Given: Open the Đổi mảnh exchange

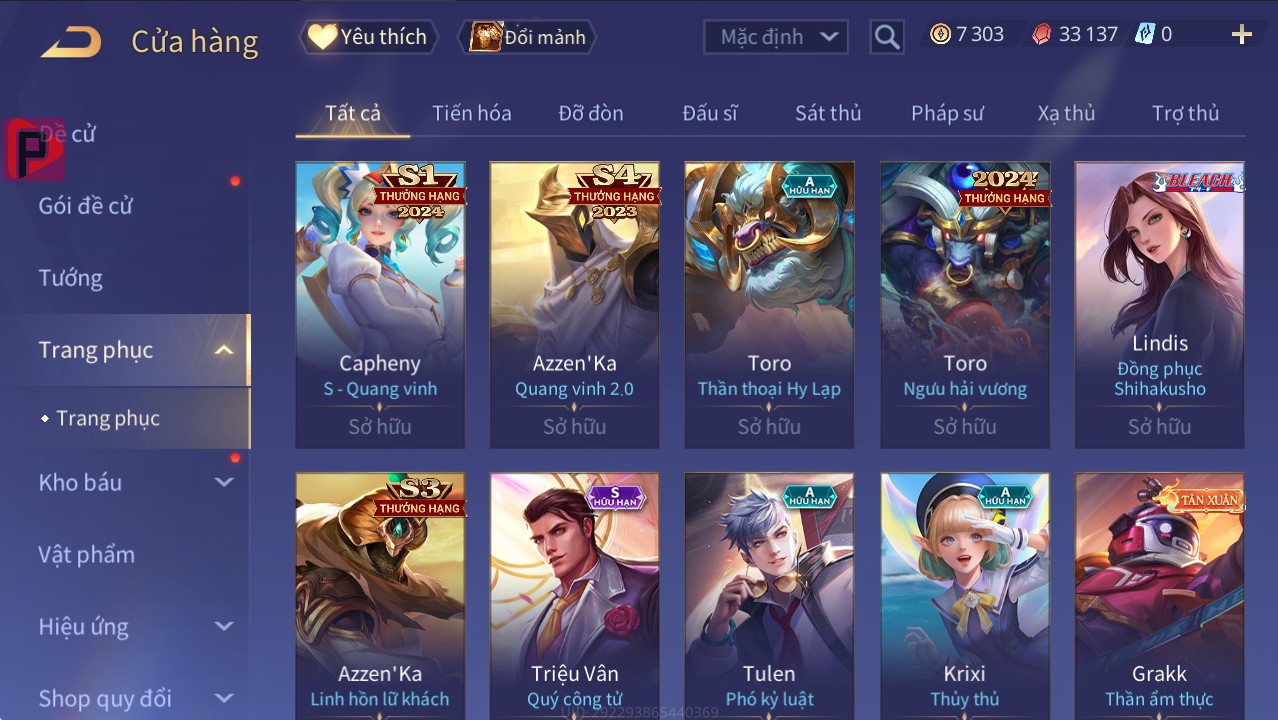Looking at the screenshot, I should tap(527, 37).
